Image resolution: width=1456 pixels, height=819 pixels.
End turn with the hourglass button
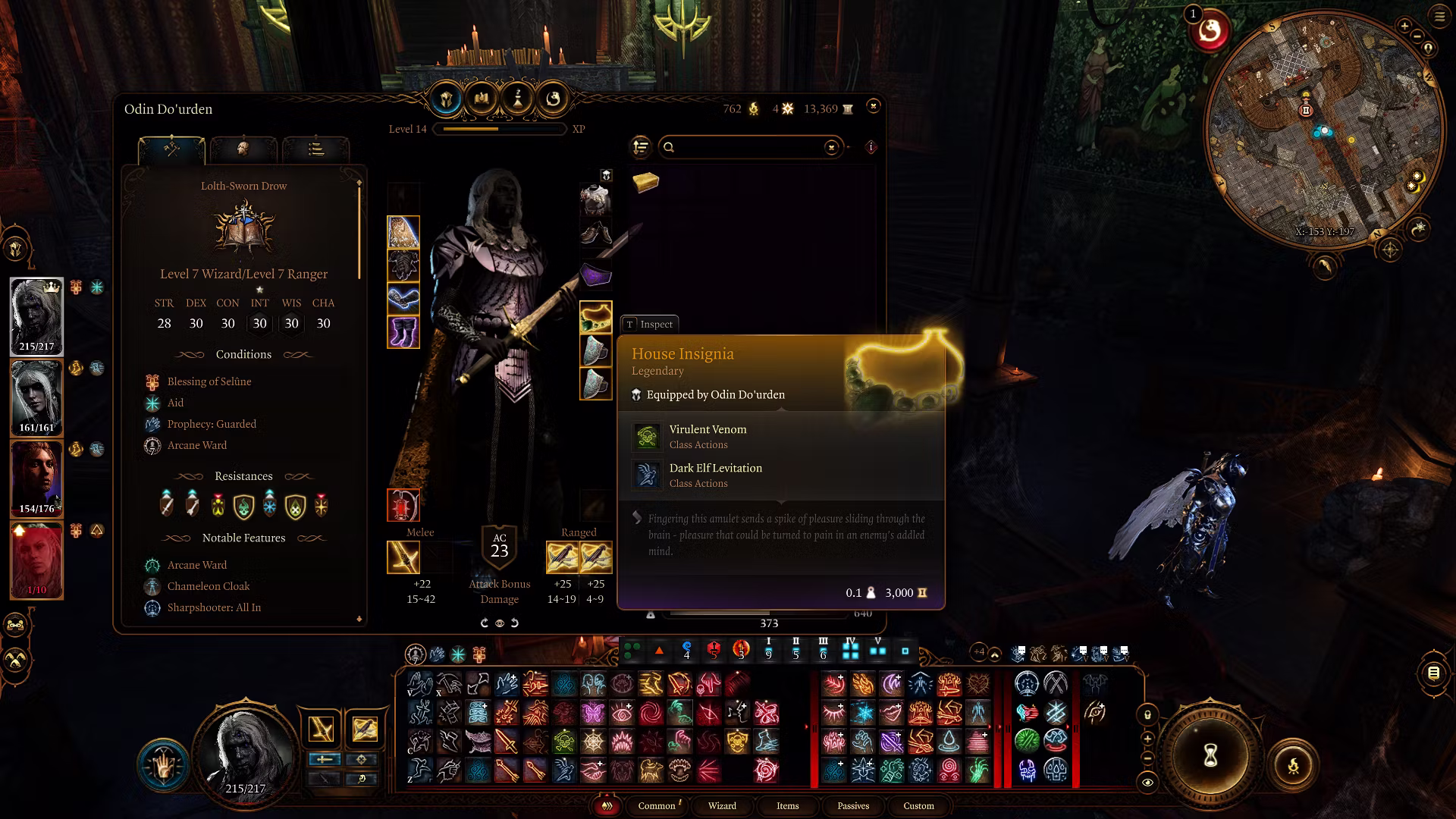click(x=1210, y=755)
